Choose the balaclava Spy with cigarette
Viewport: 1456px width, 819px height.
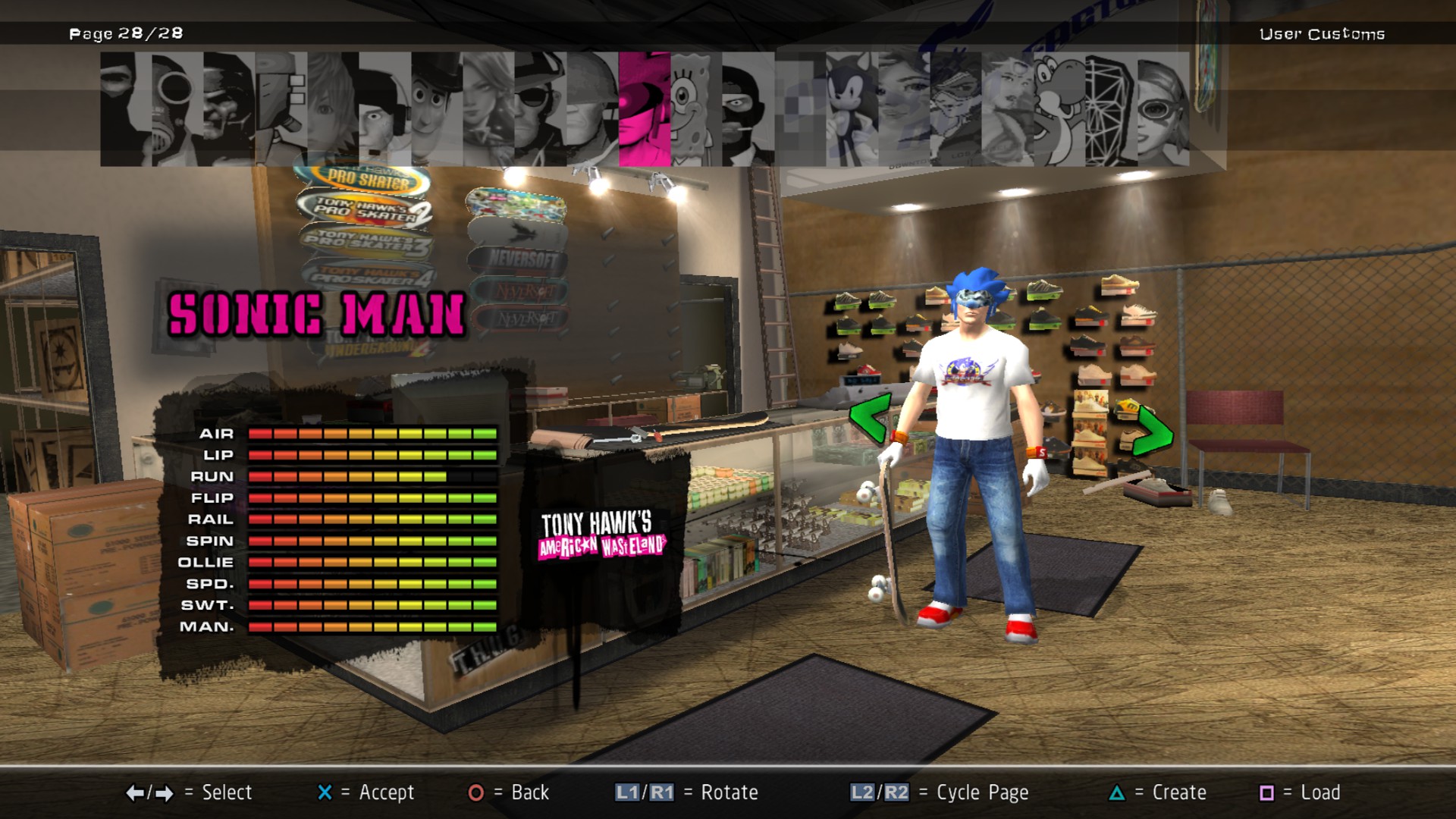748,109
